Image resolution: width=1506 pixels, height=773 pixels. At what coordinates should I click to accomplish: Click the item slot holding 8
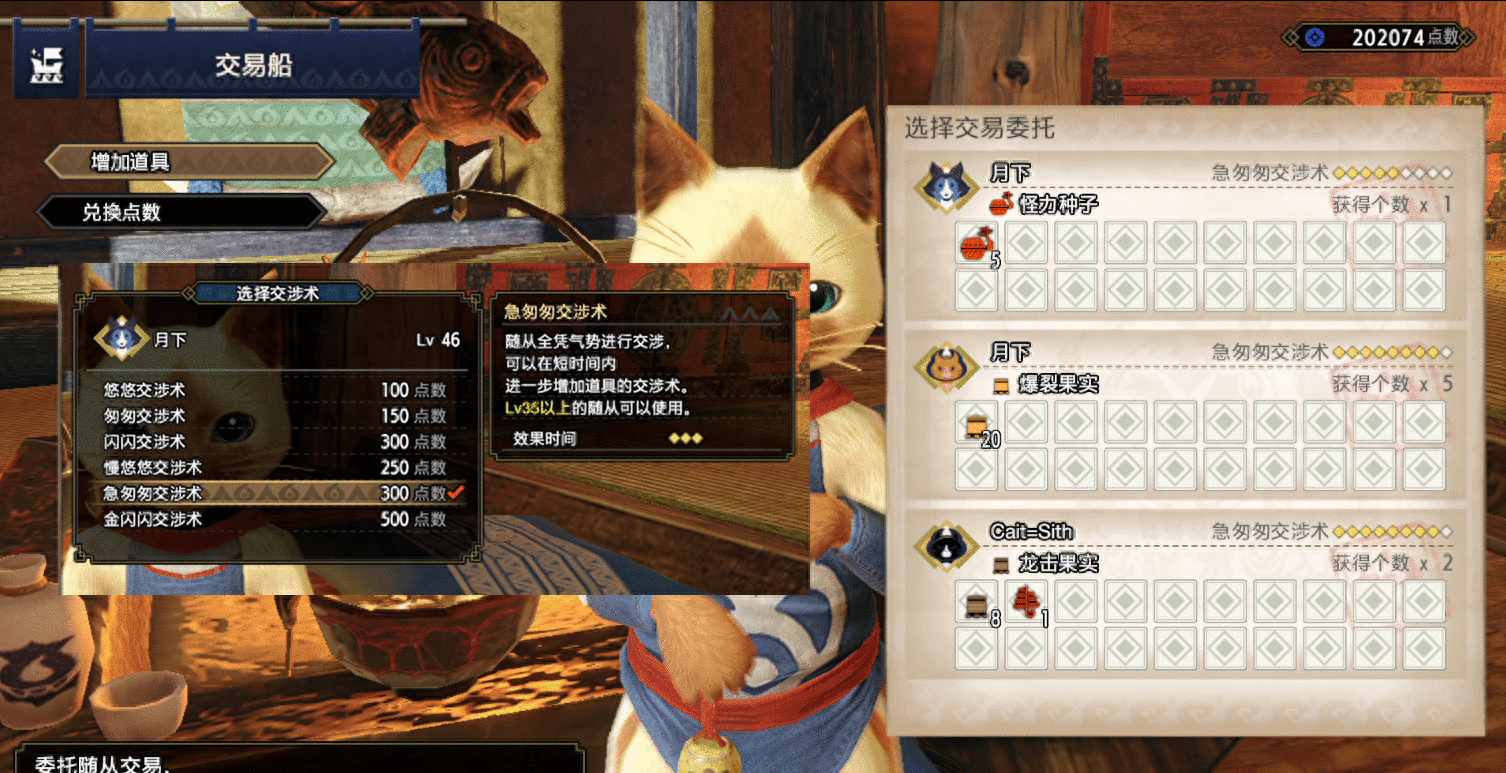[x=976, y=602]
